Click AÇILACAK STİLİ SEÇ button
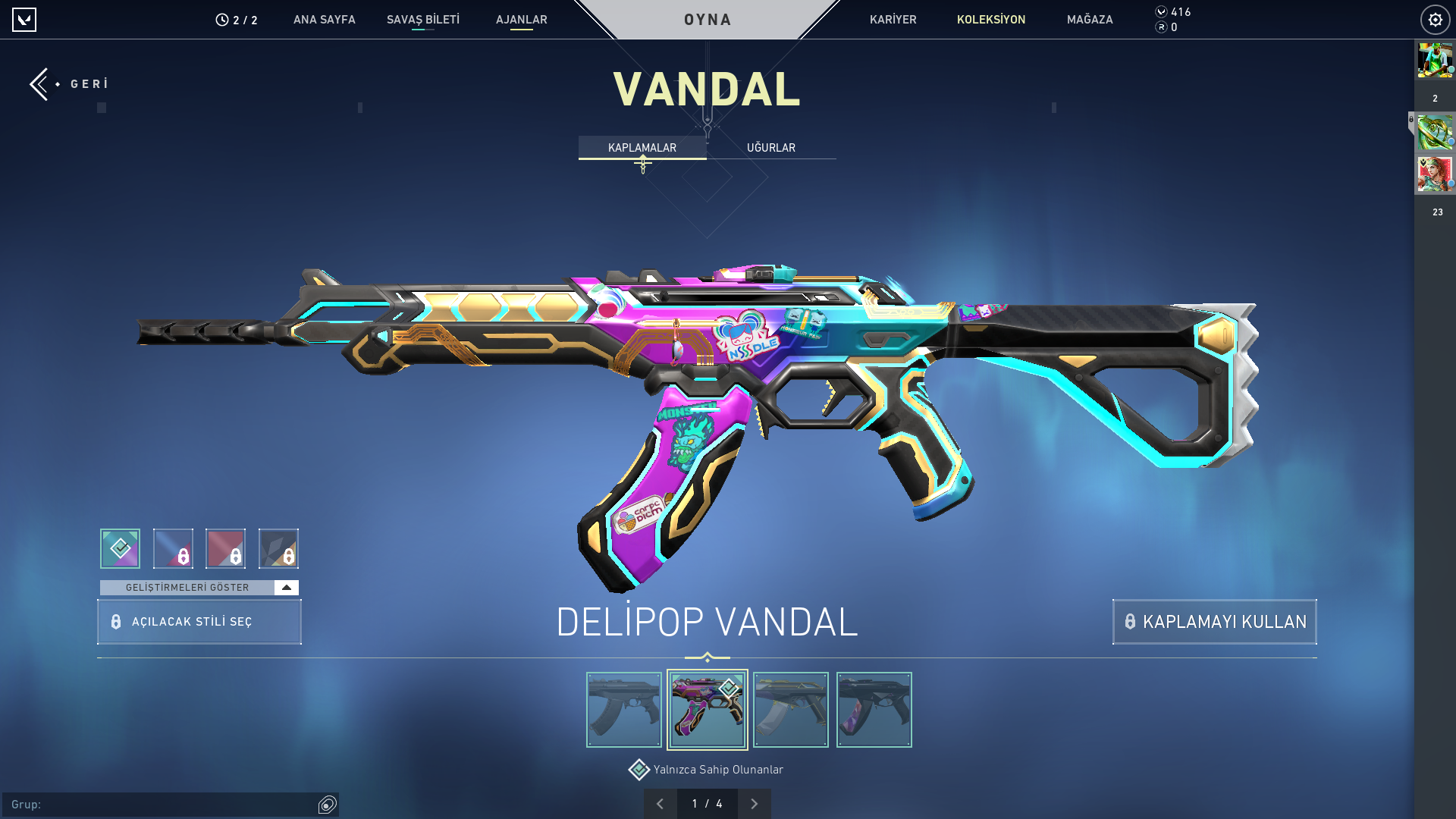Viewport: 1456px width, 819px height. tap(199, 622)
